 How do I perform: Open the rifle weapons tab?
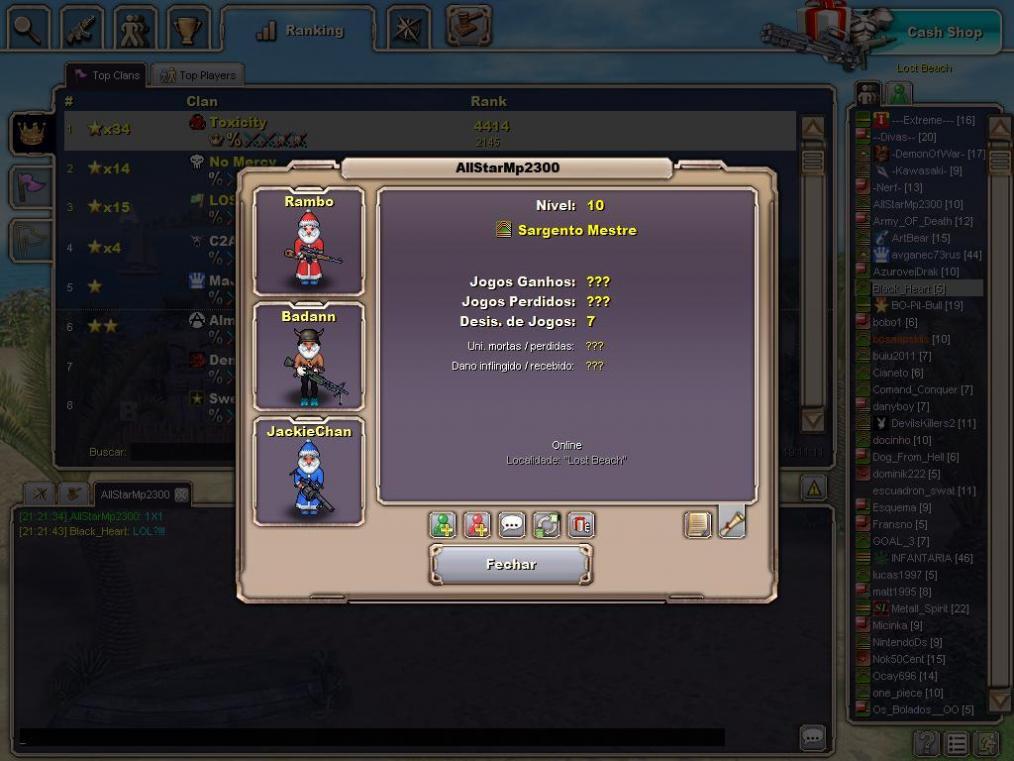click(x=81, y=29)
